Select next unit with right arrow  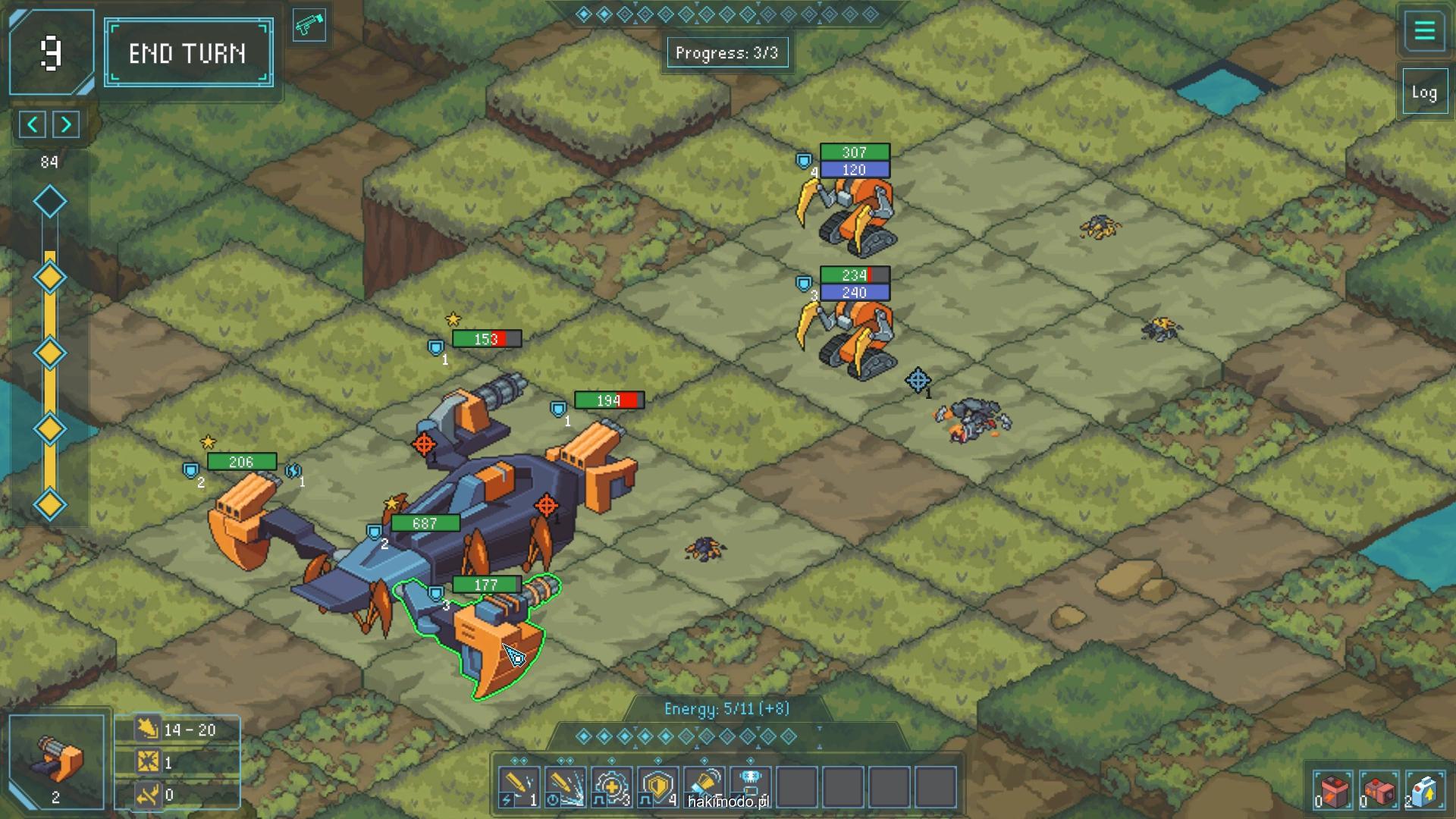67,124
